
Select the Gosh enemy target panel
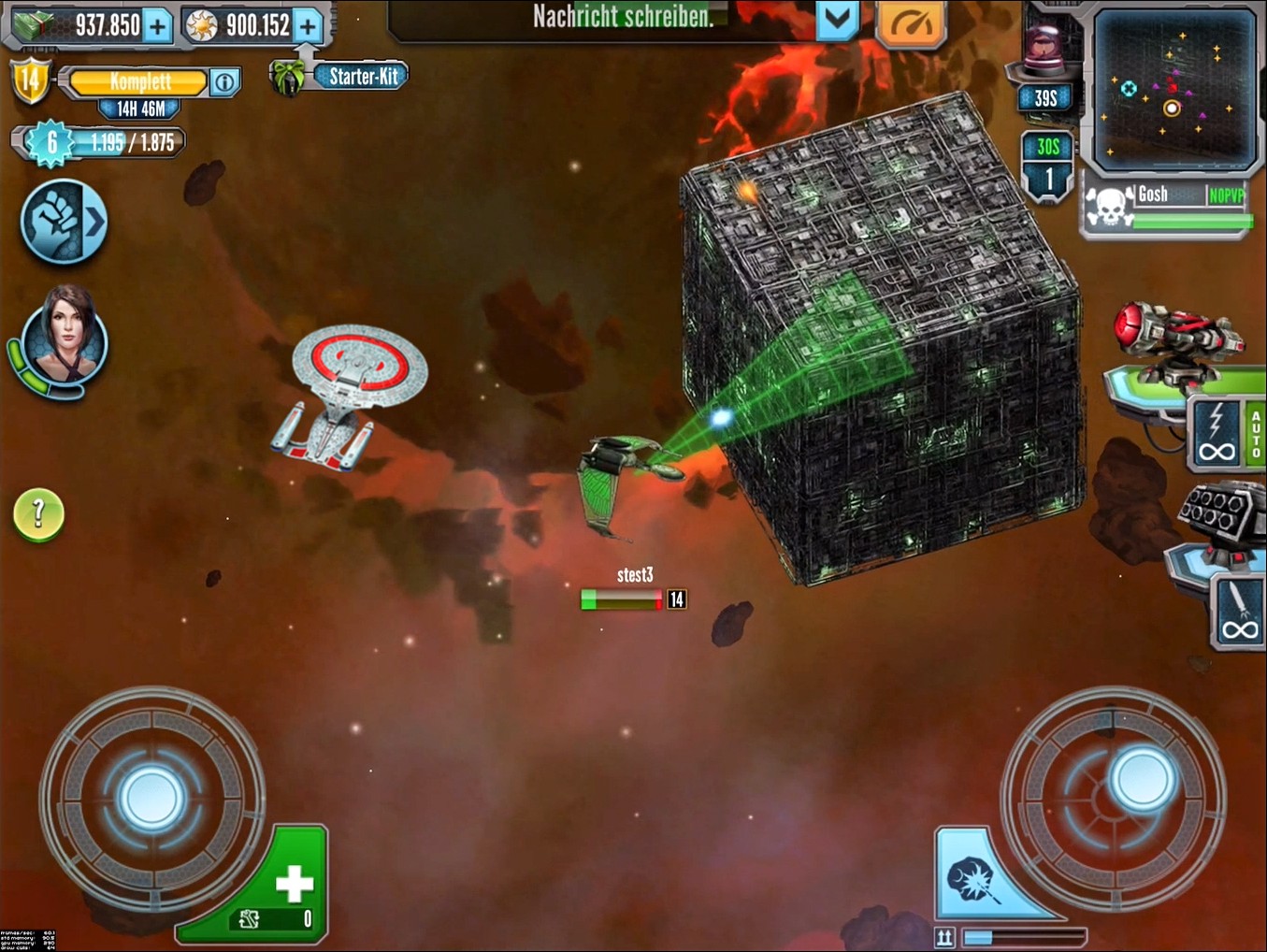1167,208
